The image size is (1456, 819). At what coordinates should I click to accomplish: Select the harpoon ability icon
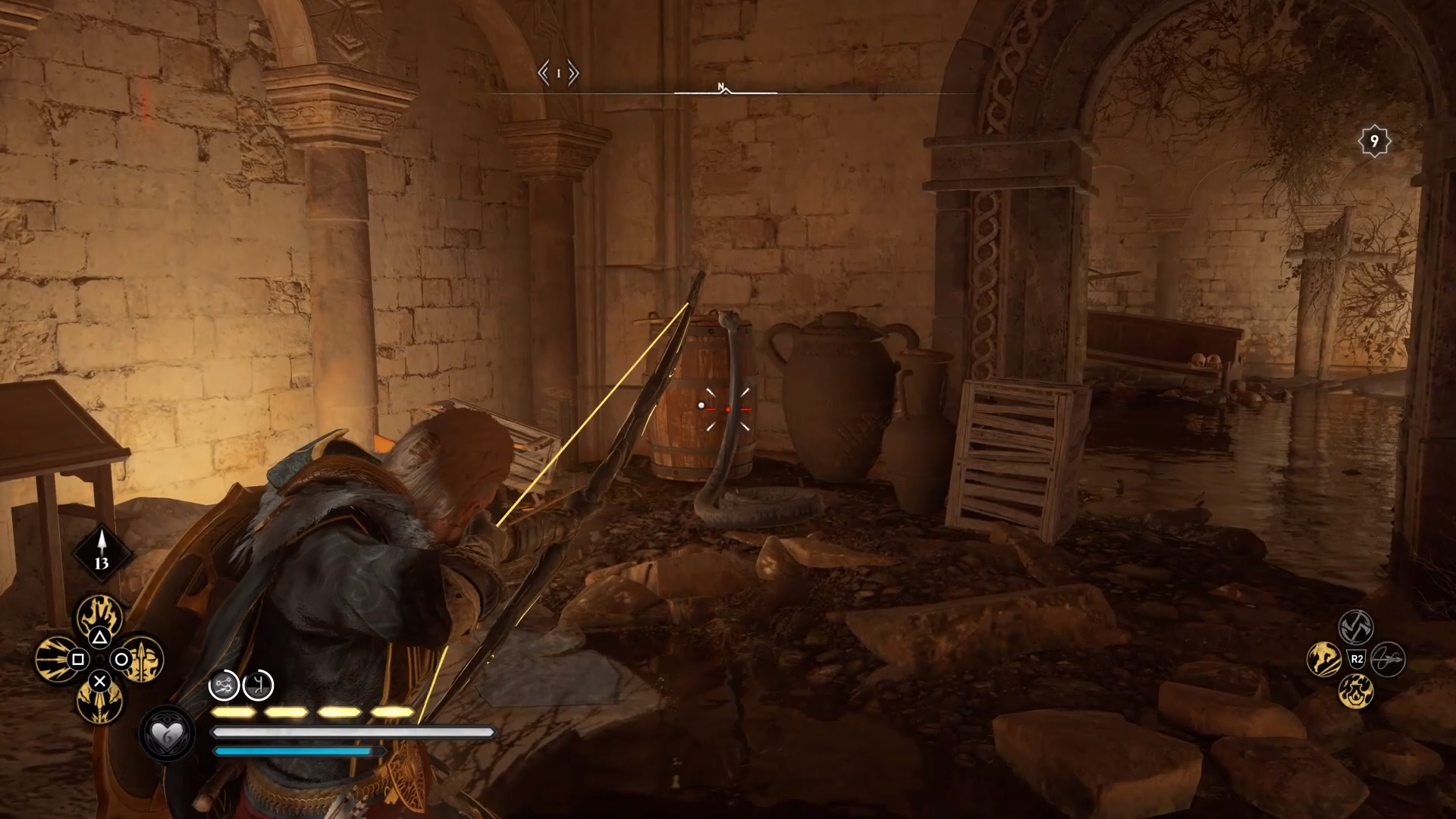[1389, 659]
